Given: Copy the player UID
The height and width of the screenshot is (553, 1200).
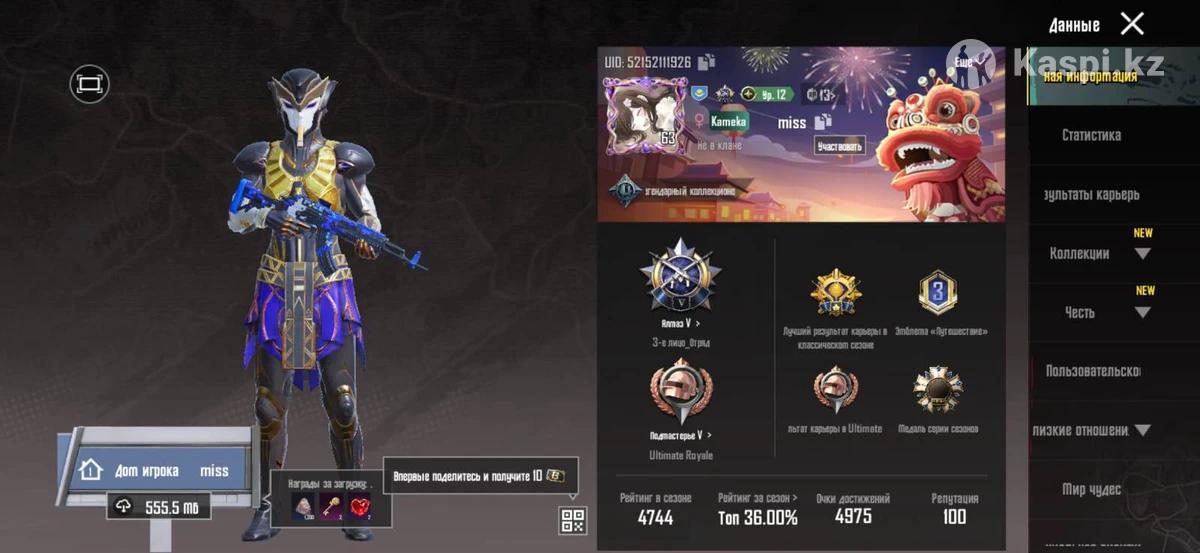Looking at the screenshot, I should (707, 62).
